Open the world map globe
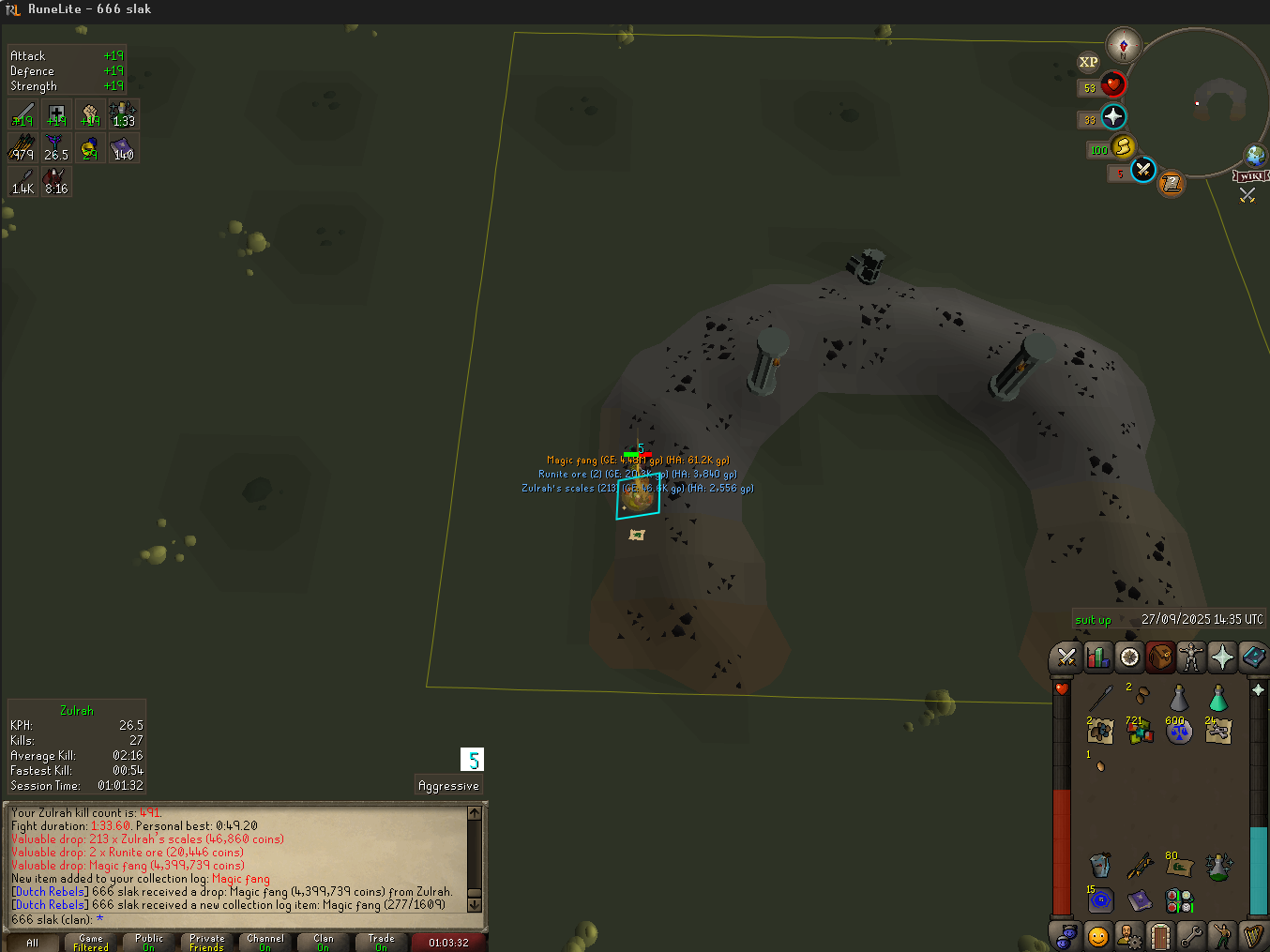This screenshot has height=952, width=1270. tap(1255, 156)
